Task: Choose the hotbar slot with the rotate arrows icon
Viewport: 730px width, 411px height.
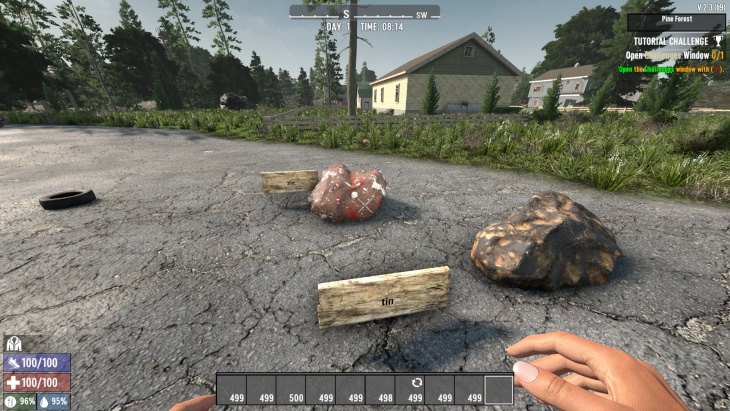Action: (x=409, y=389)
